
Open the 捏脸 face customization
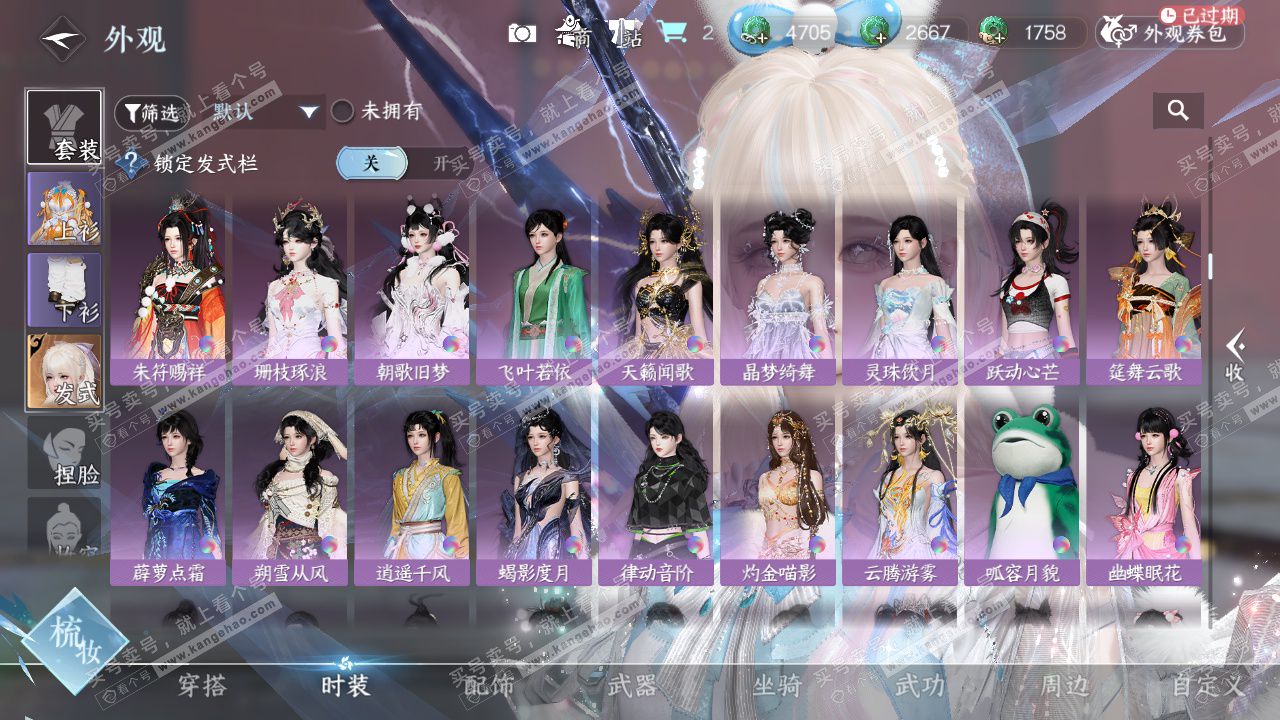[64, 453]
